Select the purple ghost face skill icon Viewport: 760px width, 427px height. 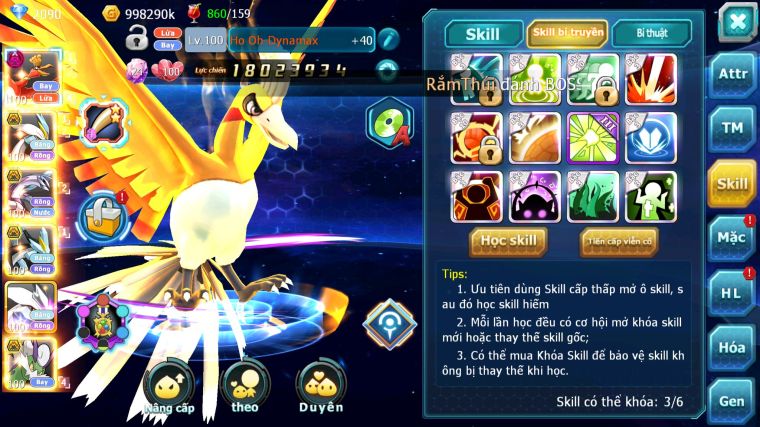click(534, 196)
